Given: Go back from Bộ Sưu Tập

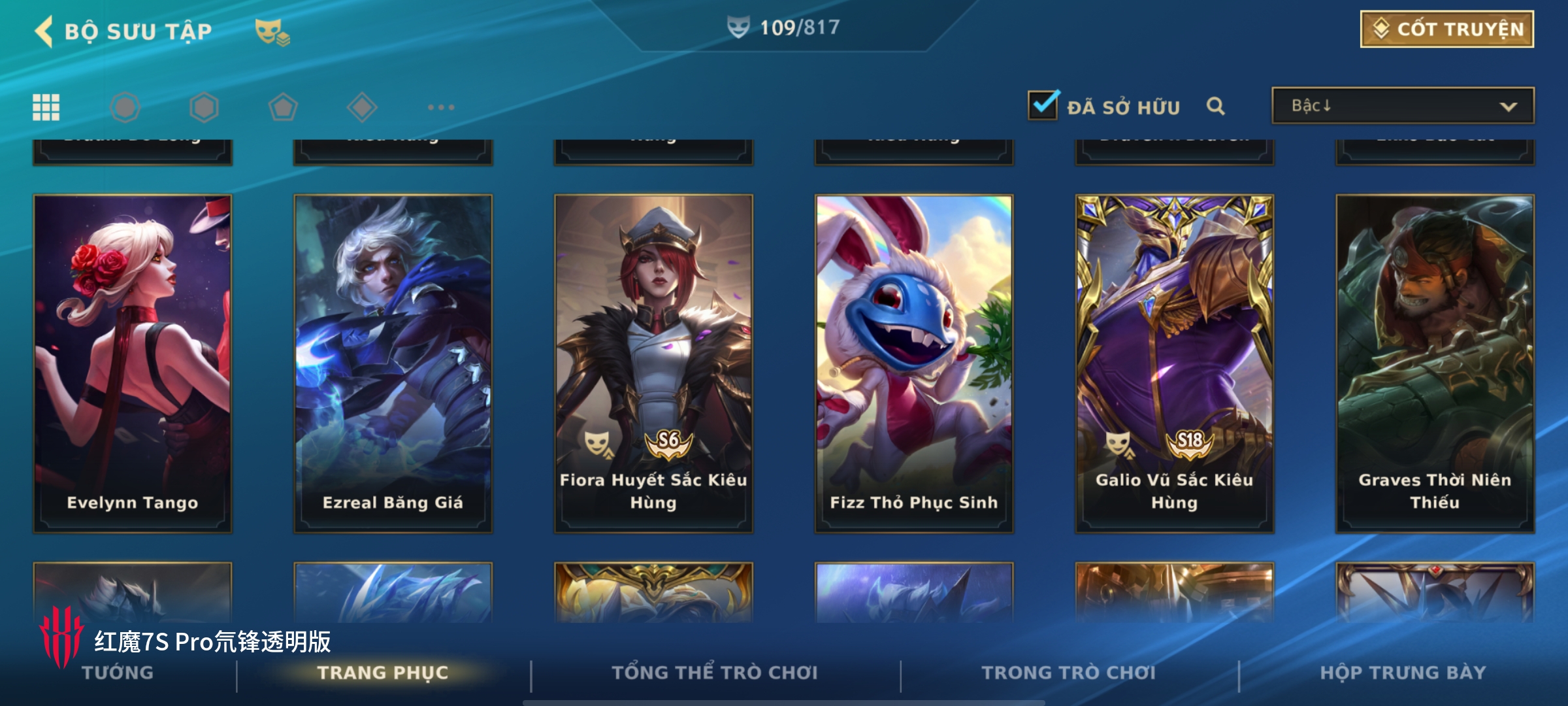Looking at the screenshot, I should pyautogui.click(x=44, y=31).
